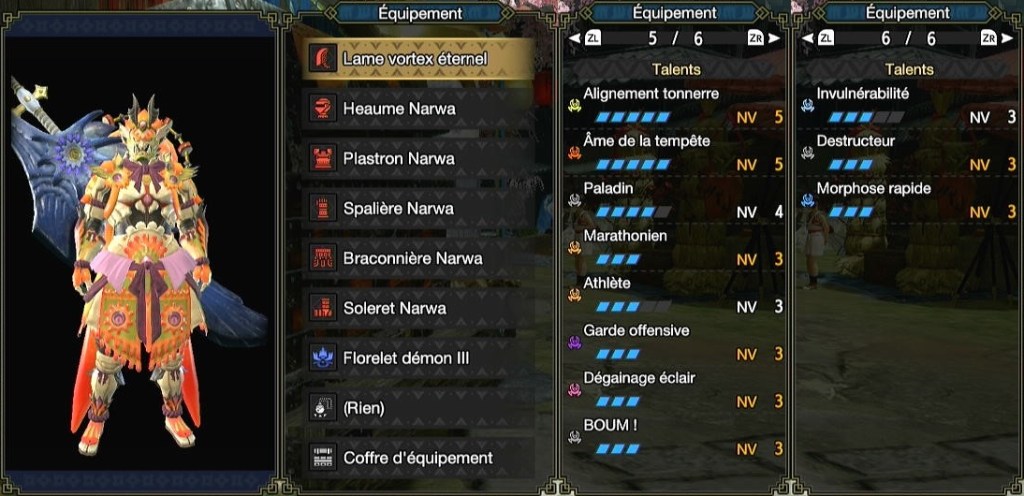Select the Alignement tonnerre talent row
The height and width of the screenshot is (496, 1024).
click(677, 105)
